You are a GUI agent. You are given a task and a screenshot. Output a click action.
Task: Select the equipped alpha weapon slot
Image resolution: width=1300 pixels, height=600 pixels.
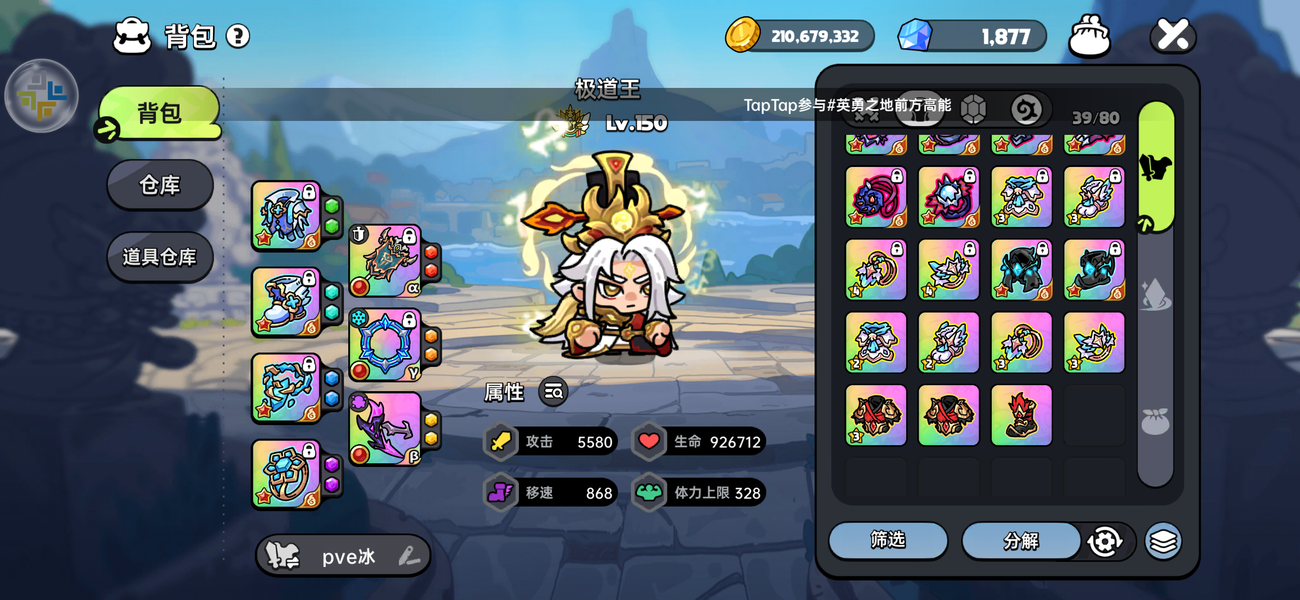[385, 260]
